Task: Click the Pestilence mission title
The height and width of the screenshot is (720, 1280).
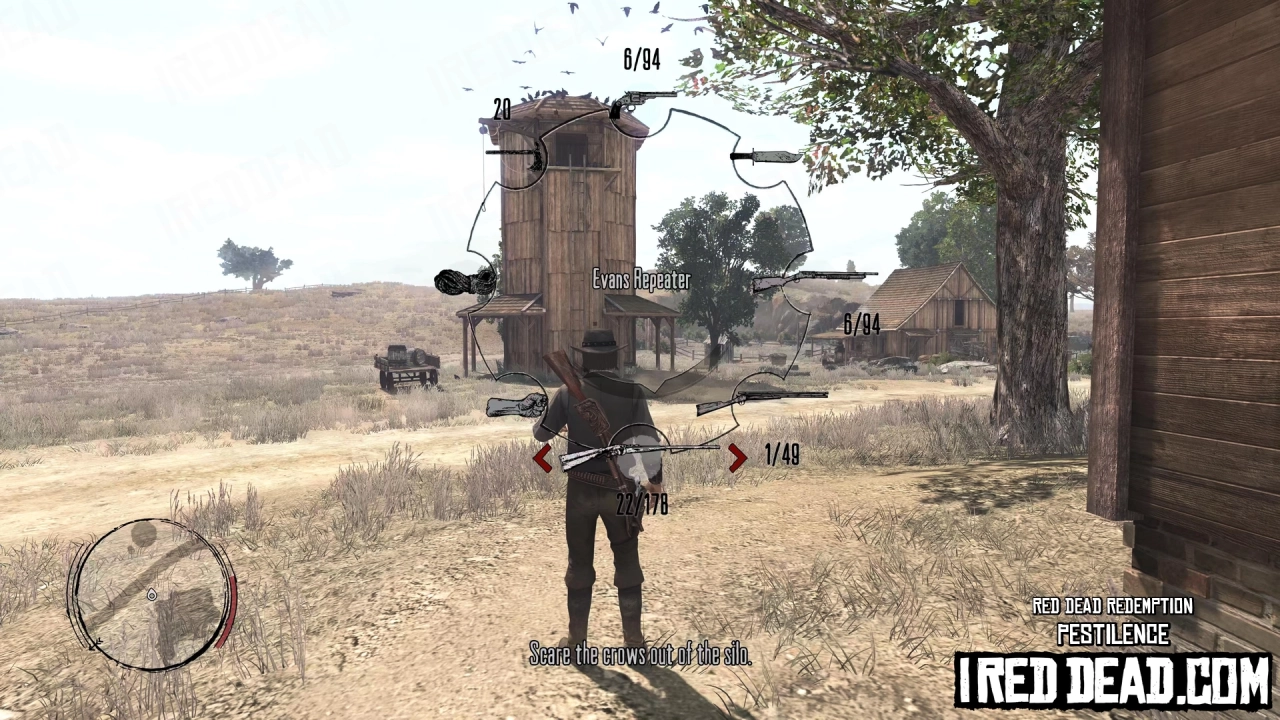Action: pyautogui.click(x=1112, y=634)
